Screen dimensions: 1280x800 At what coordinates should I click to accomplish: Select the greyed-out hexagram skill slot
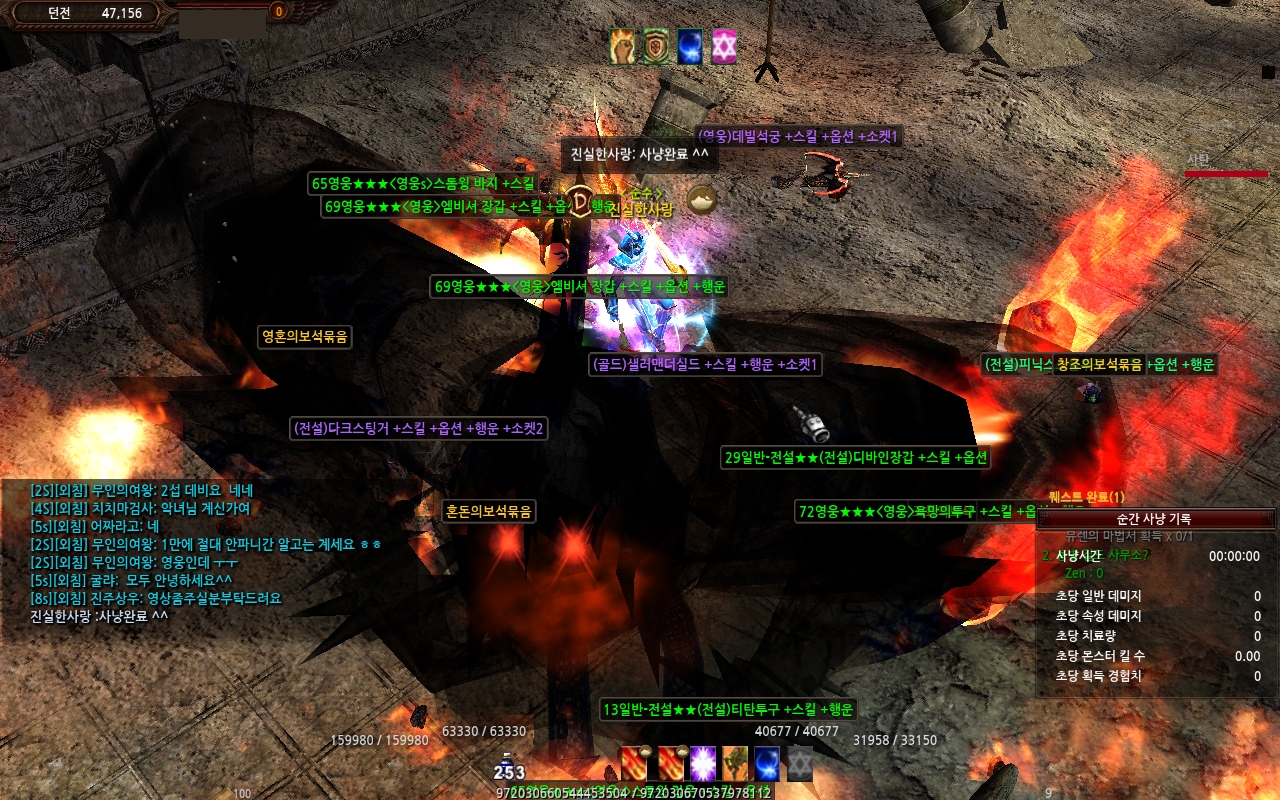[x=799, y=764]
